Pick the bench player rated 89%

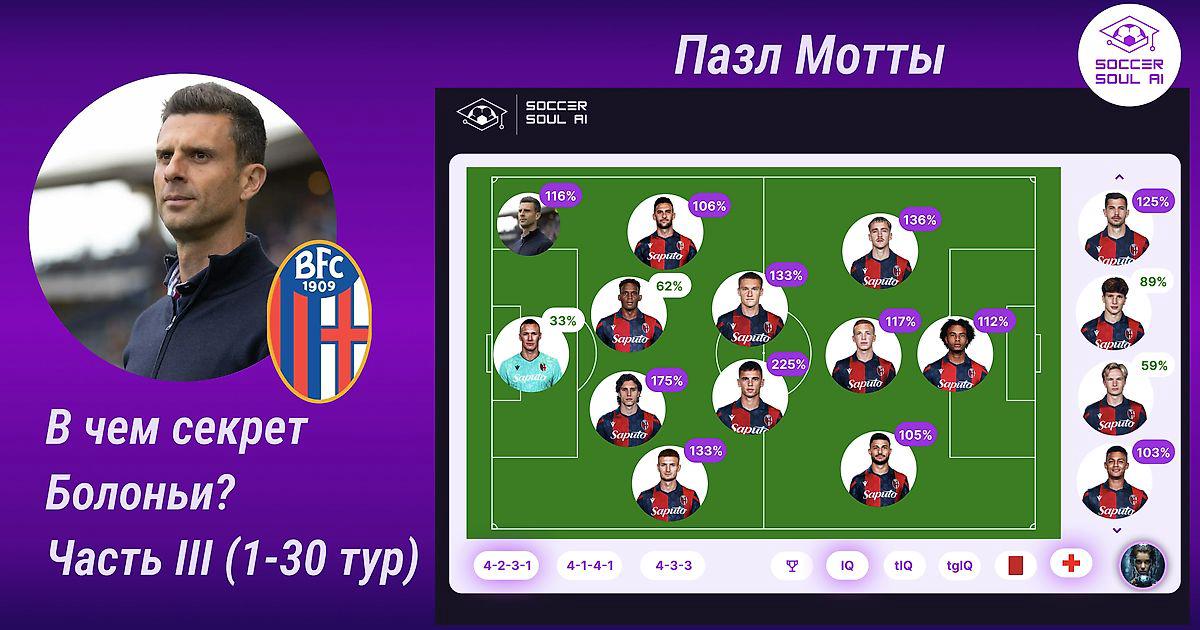pos(1114,313)
